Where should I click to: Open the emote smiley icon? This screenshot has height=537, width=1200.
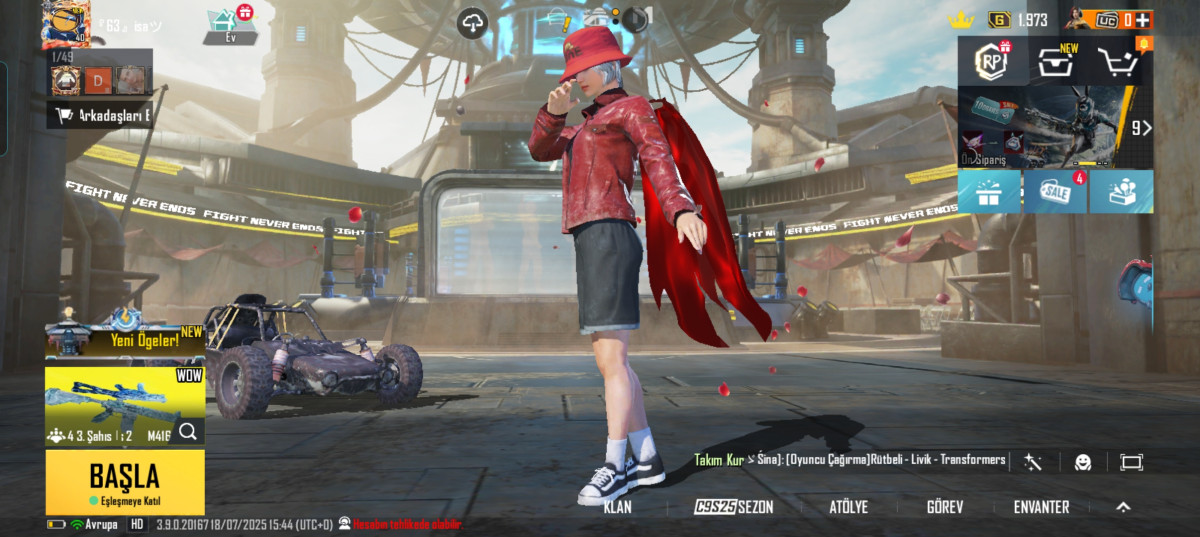tap(1083, 461)
